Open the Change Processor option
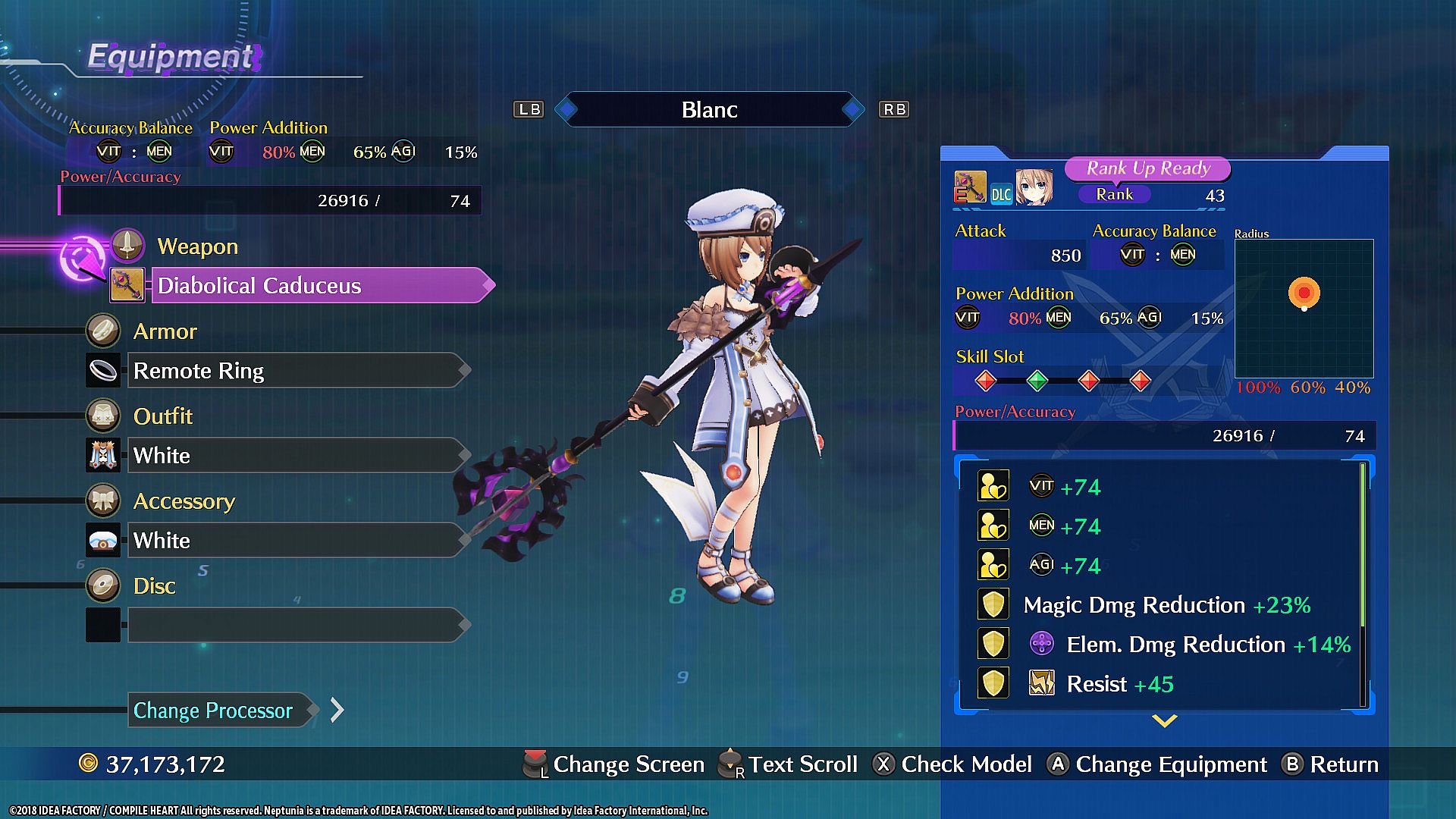This screenshot has width=1456, height=819. (x=220, y=711)
